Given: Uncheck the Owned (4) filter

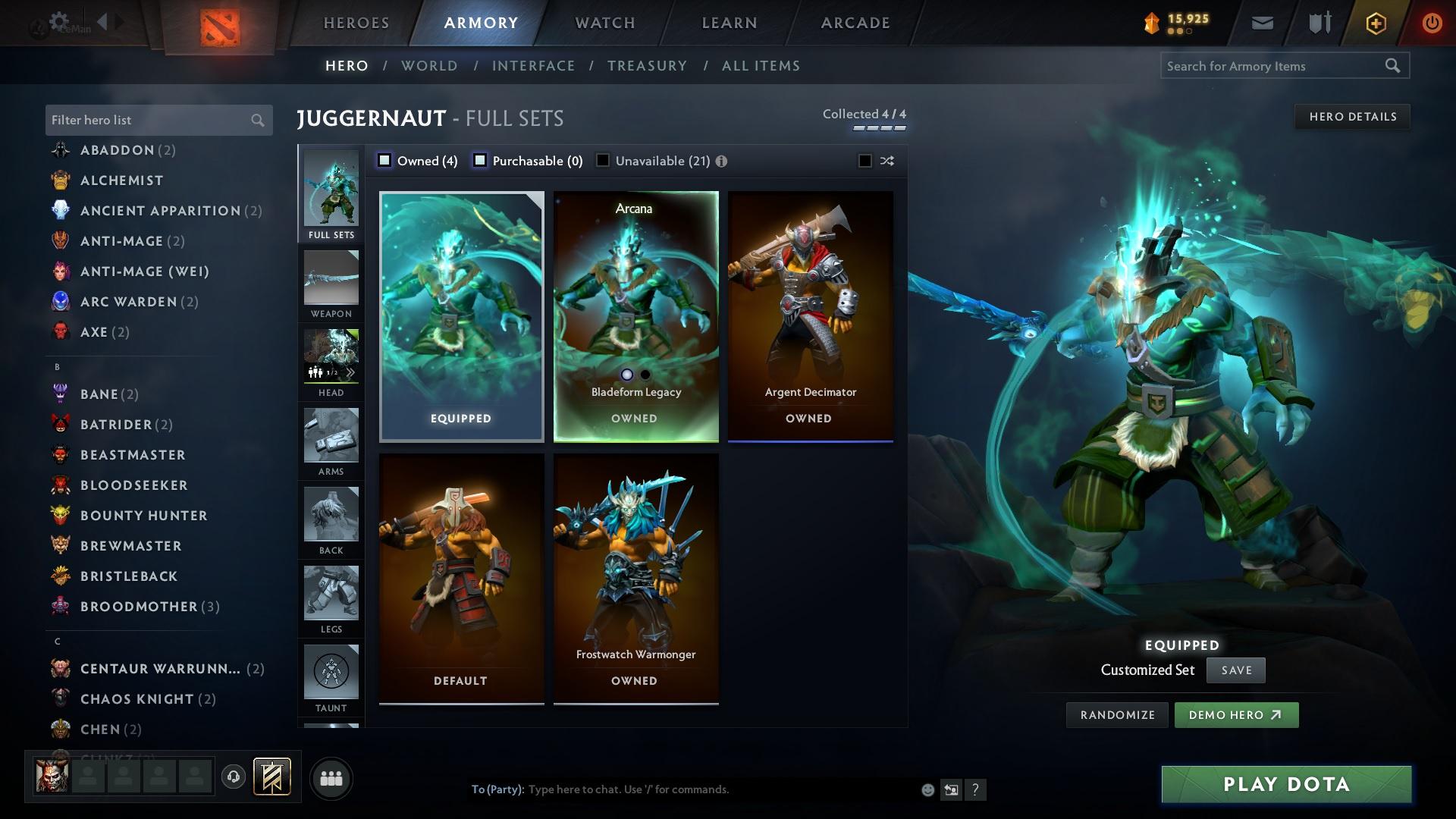Looking at the screenshot, I should coord(385,161).
